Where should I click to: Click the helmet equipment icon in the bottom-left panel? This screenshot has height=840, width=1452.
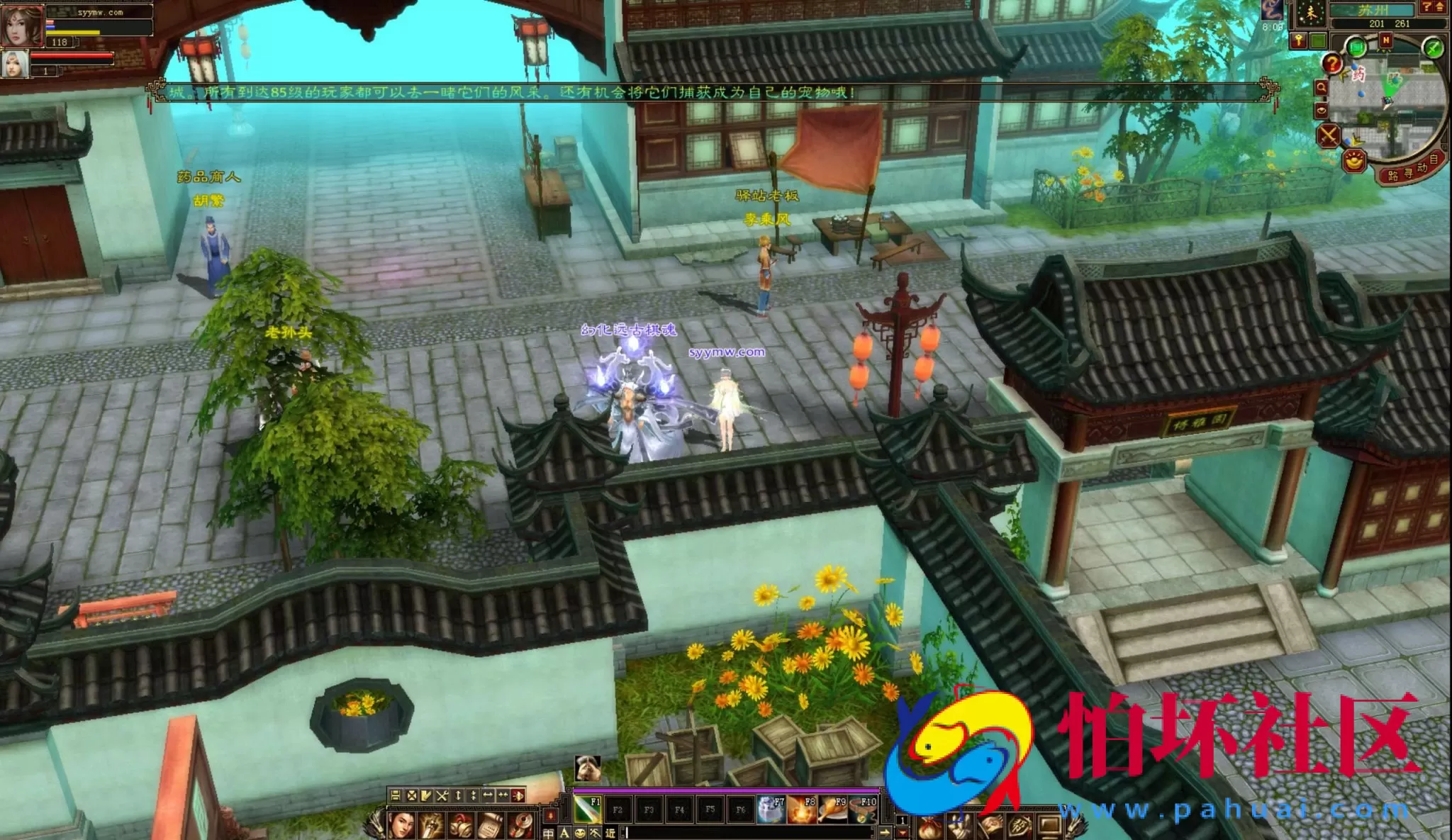[461, 824]
